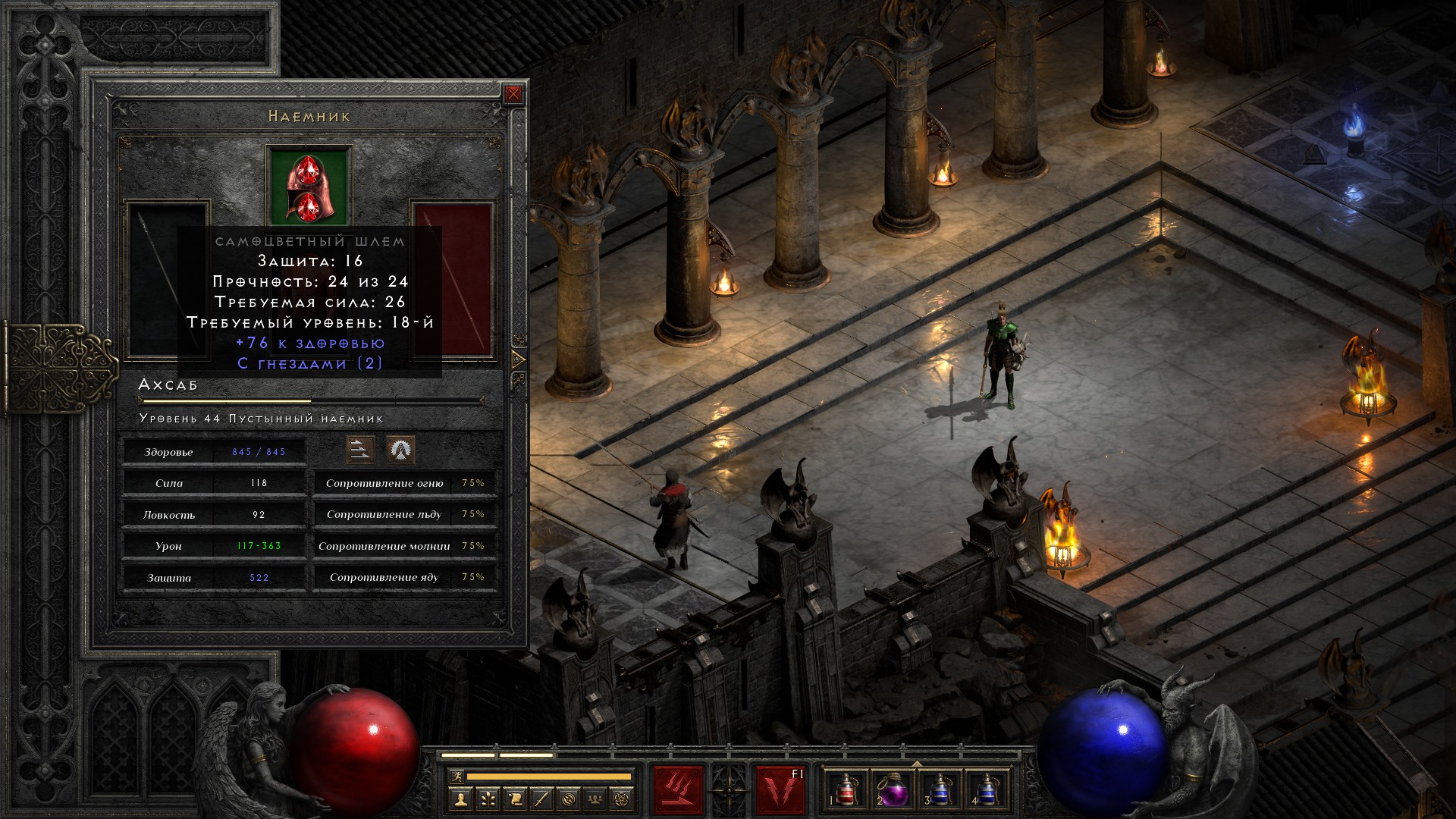
Task: Select the jeweled helm with two rubies
Action: click(x=309, y=187)
